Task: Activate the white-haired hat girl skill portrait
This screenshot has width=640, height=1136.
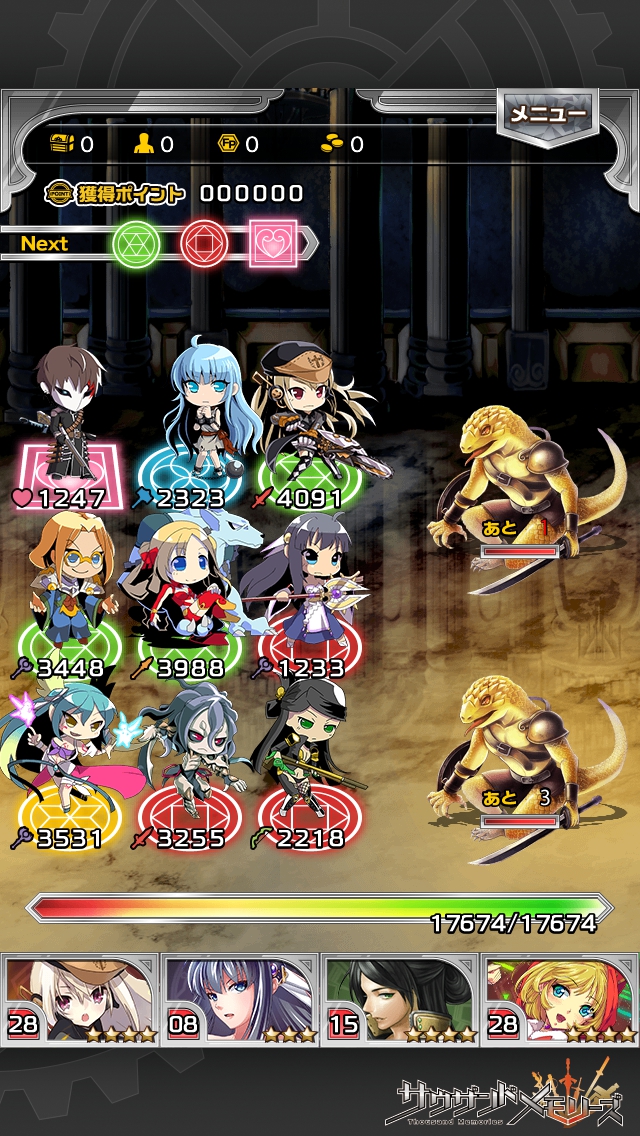Action: click(81, 998)
